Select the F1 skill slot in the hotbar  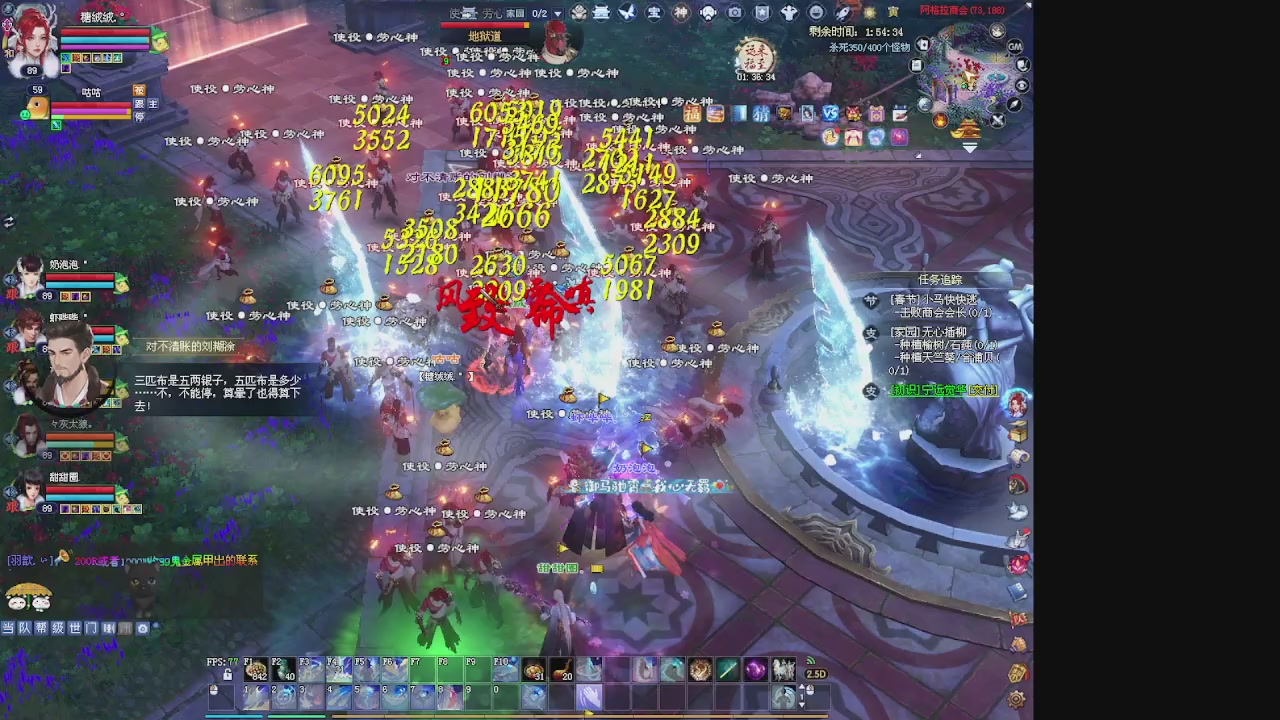255,670
